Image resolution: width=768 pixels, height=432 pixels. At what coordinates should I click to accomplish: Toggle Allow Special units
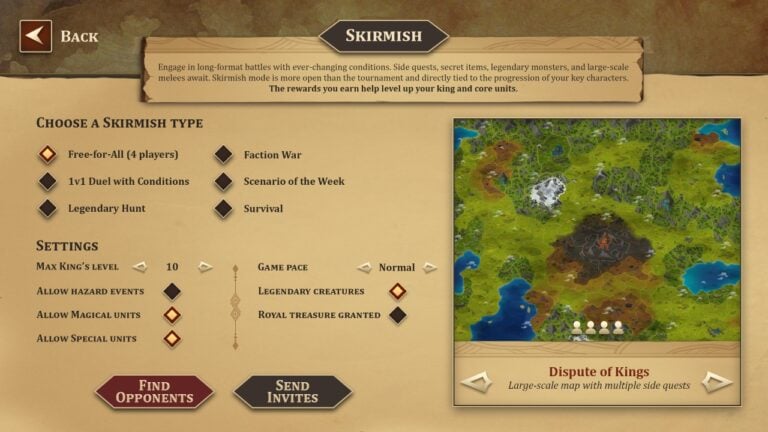pyautogui.click(x=172, y=339)
